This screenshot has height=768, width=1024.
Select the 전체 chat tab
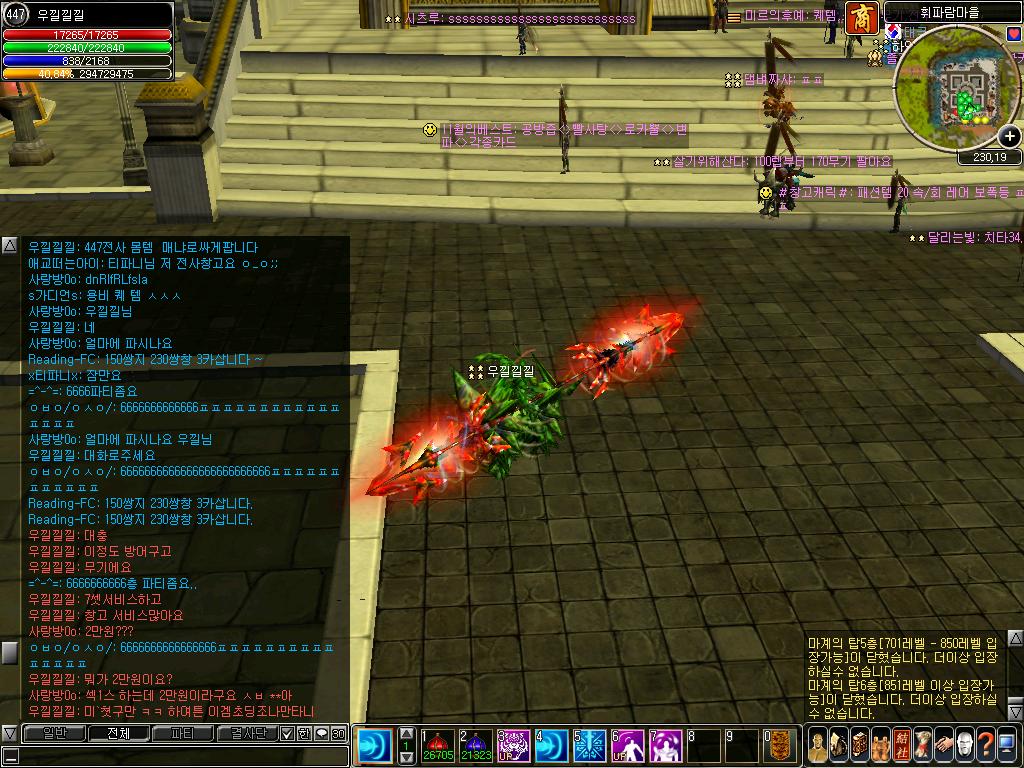pos(117,734)
